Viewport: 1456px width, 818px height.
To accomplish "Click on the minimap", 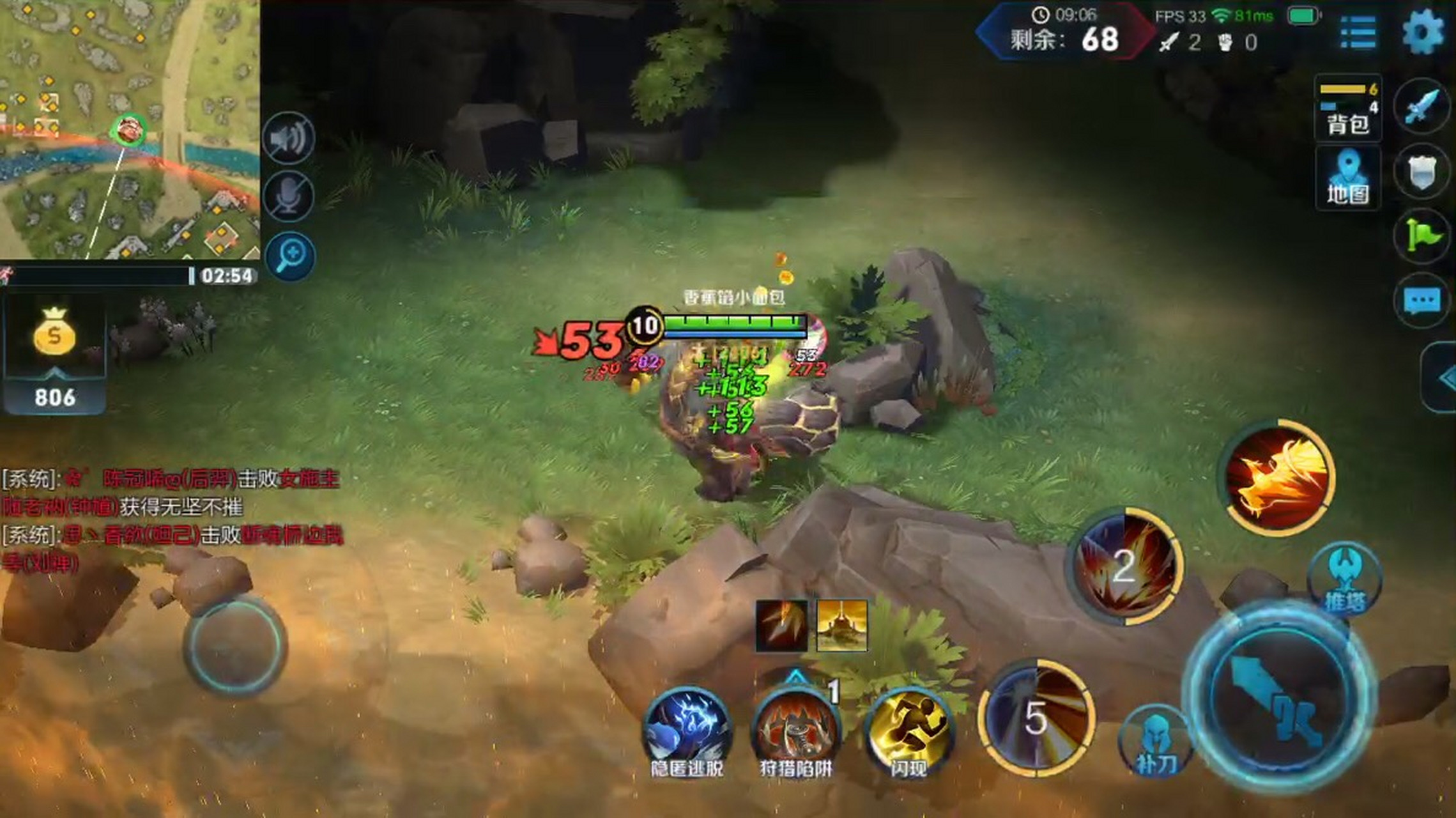I will coord(128,128).
